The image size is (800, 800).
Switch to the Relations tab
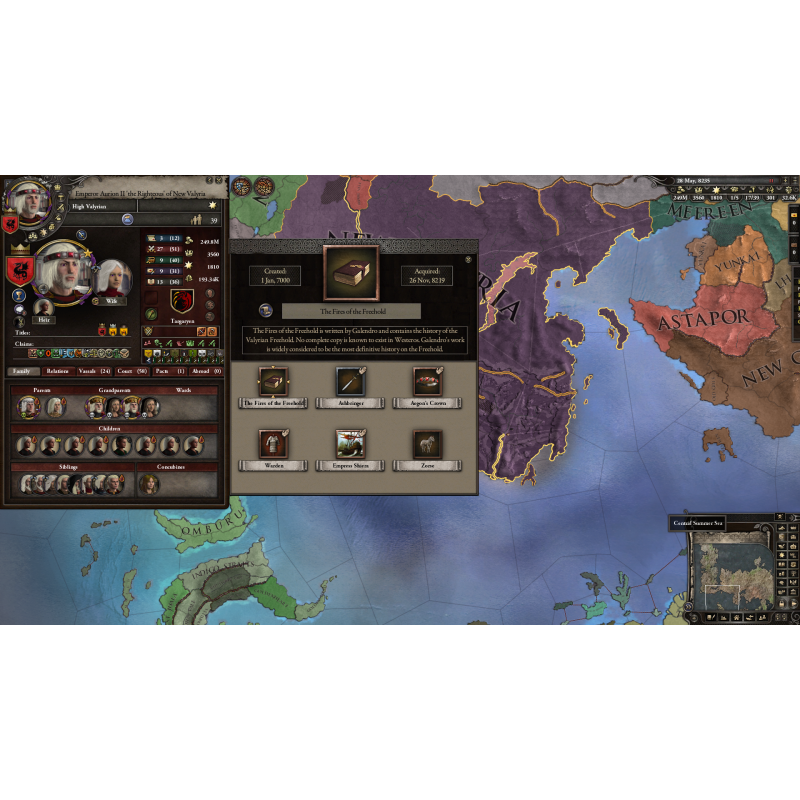click(58, 371)
